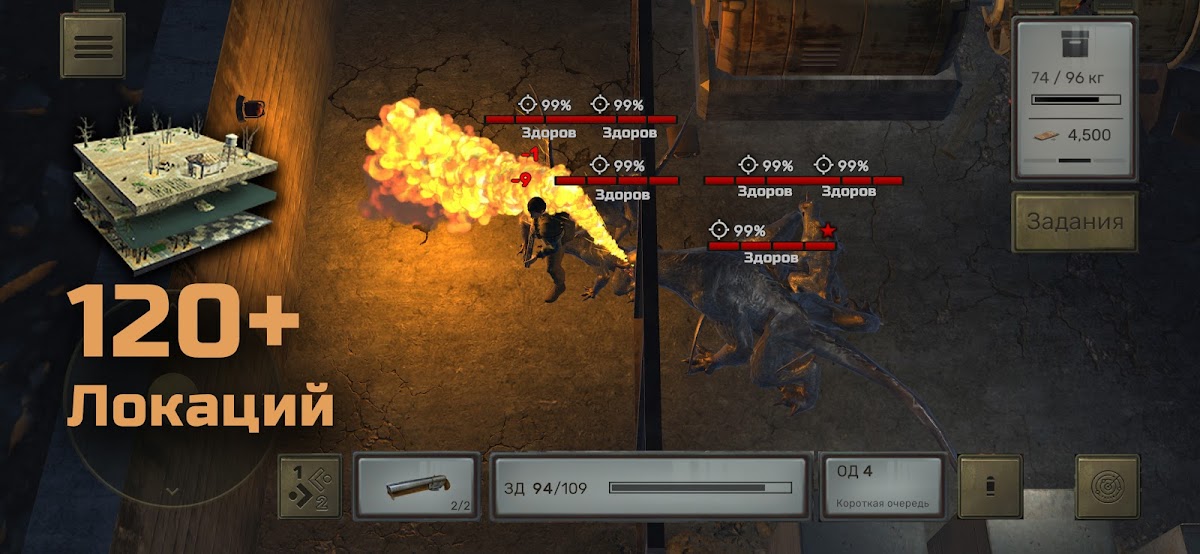
Task: Select the shotgun weapon slot
Action: coord(416,488)
